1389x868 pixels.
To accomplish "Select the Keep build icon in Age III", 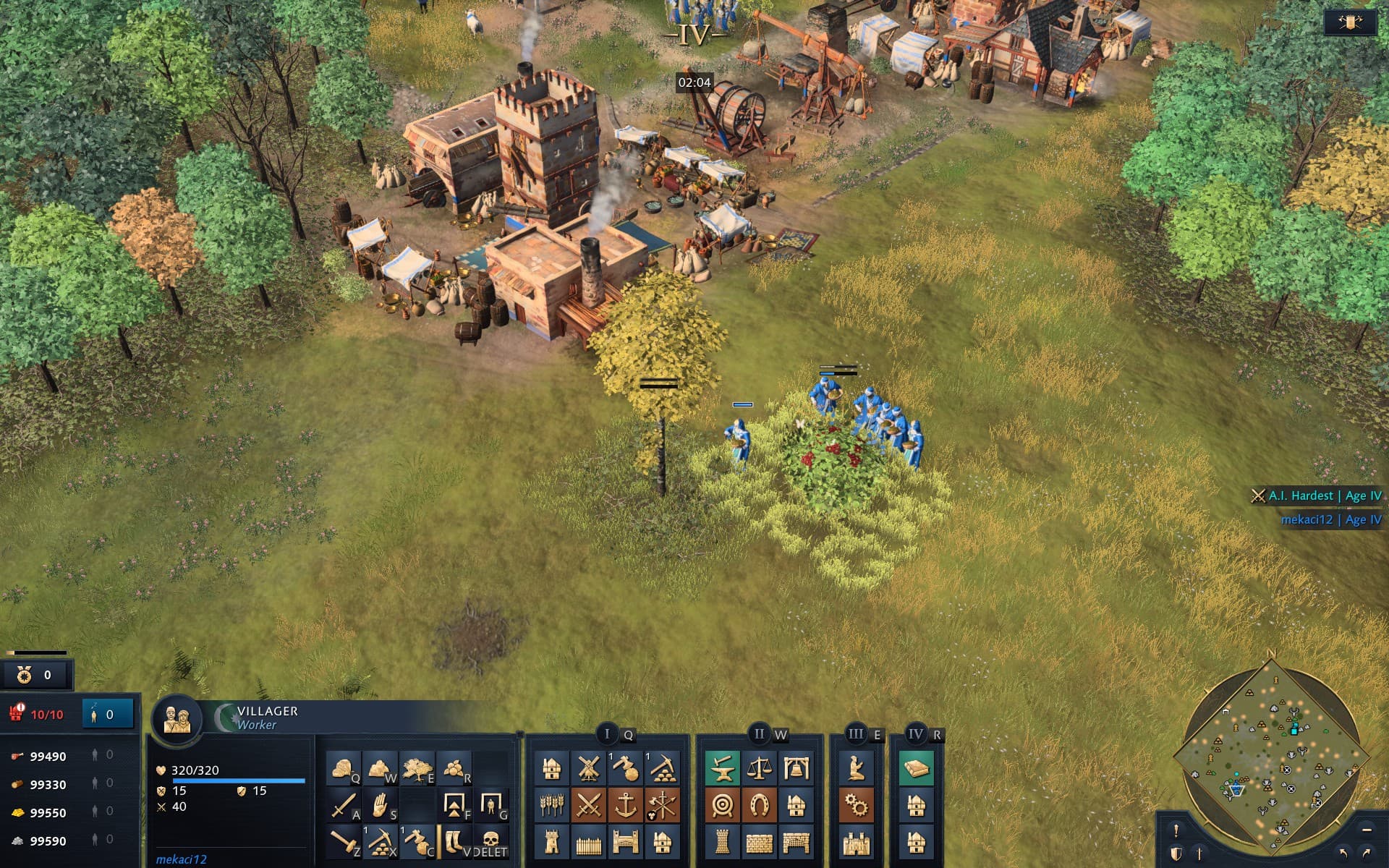I will click(x=855, y=843).
